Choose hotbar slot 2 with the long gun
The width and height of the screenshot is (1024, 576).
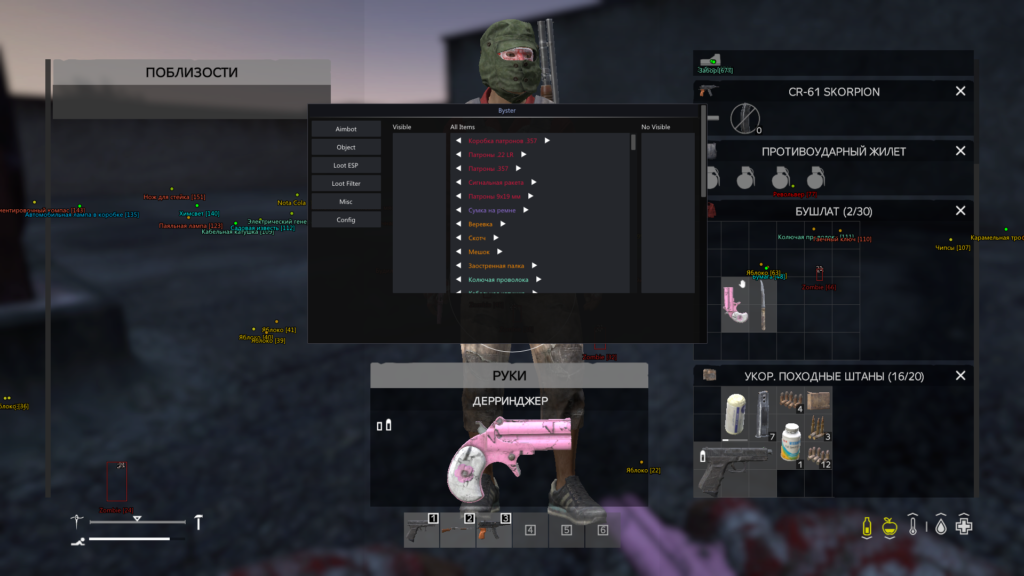458,530
